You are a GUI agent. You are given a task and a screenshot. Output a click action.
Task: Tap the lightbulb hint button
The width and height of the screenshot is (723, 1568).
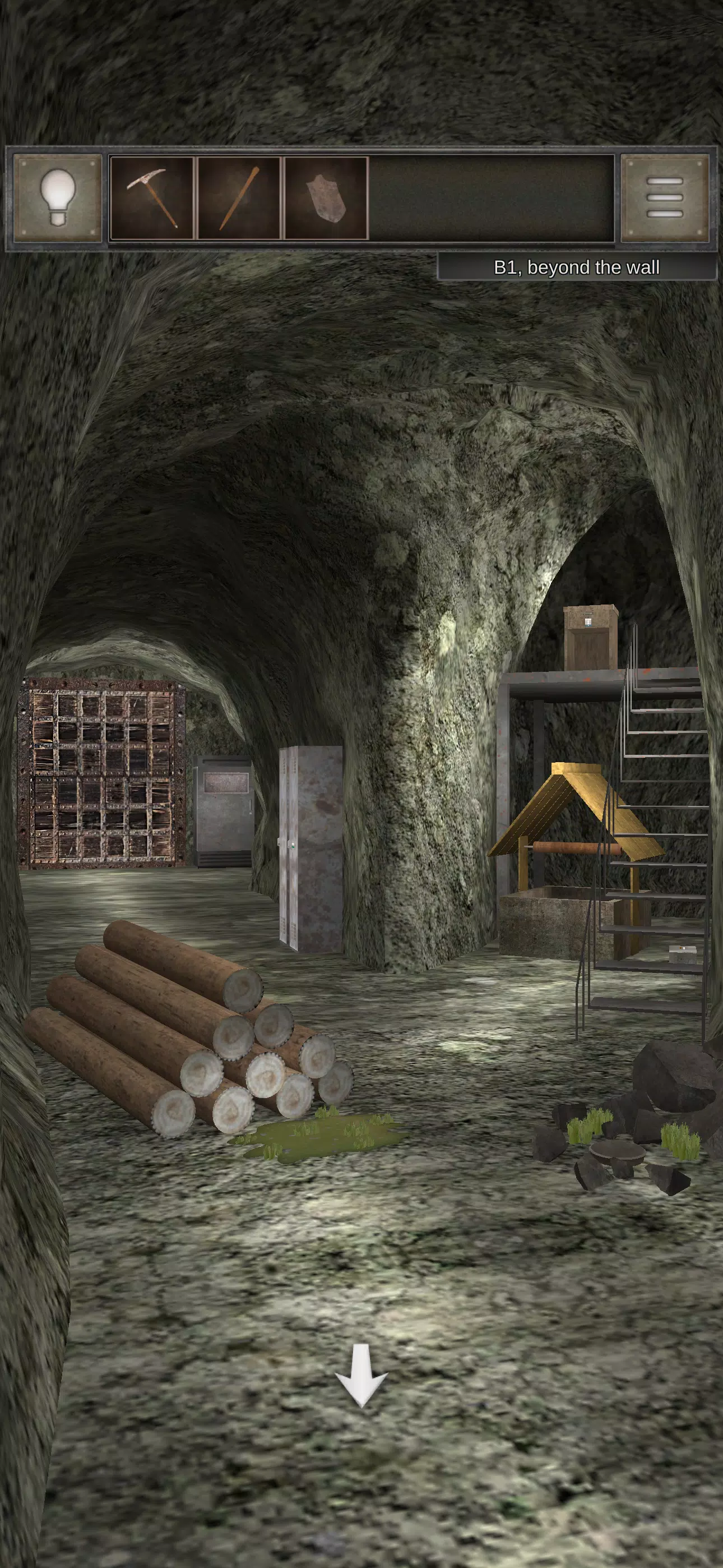point(58,198)
